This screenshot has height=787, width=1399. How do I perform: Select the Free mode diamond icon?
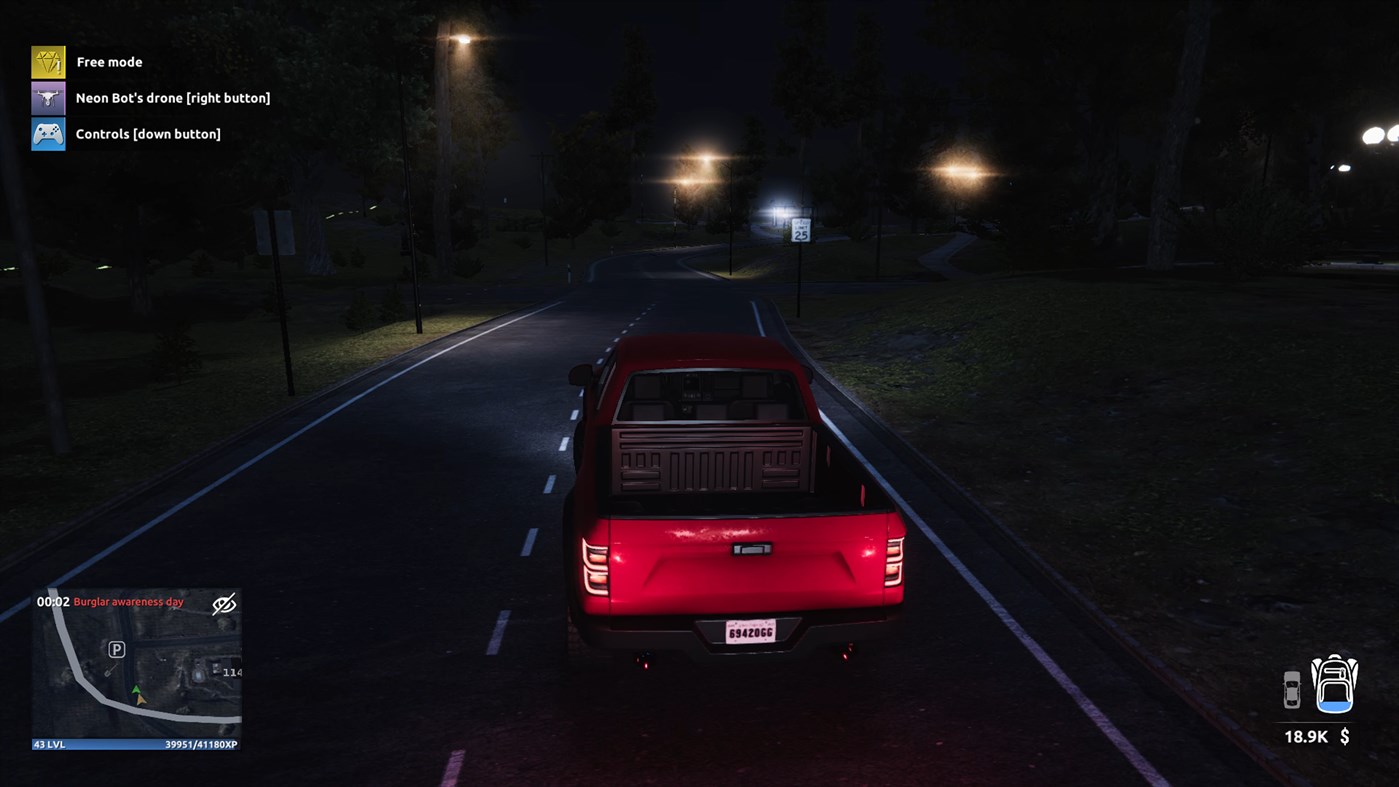(46, 61)
